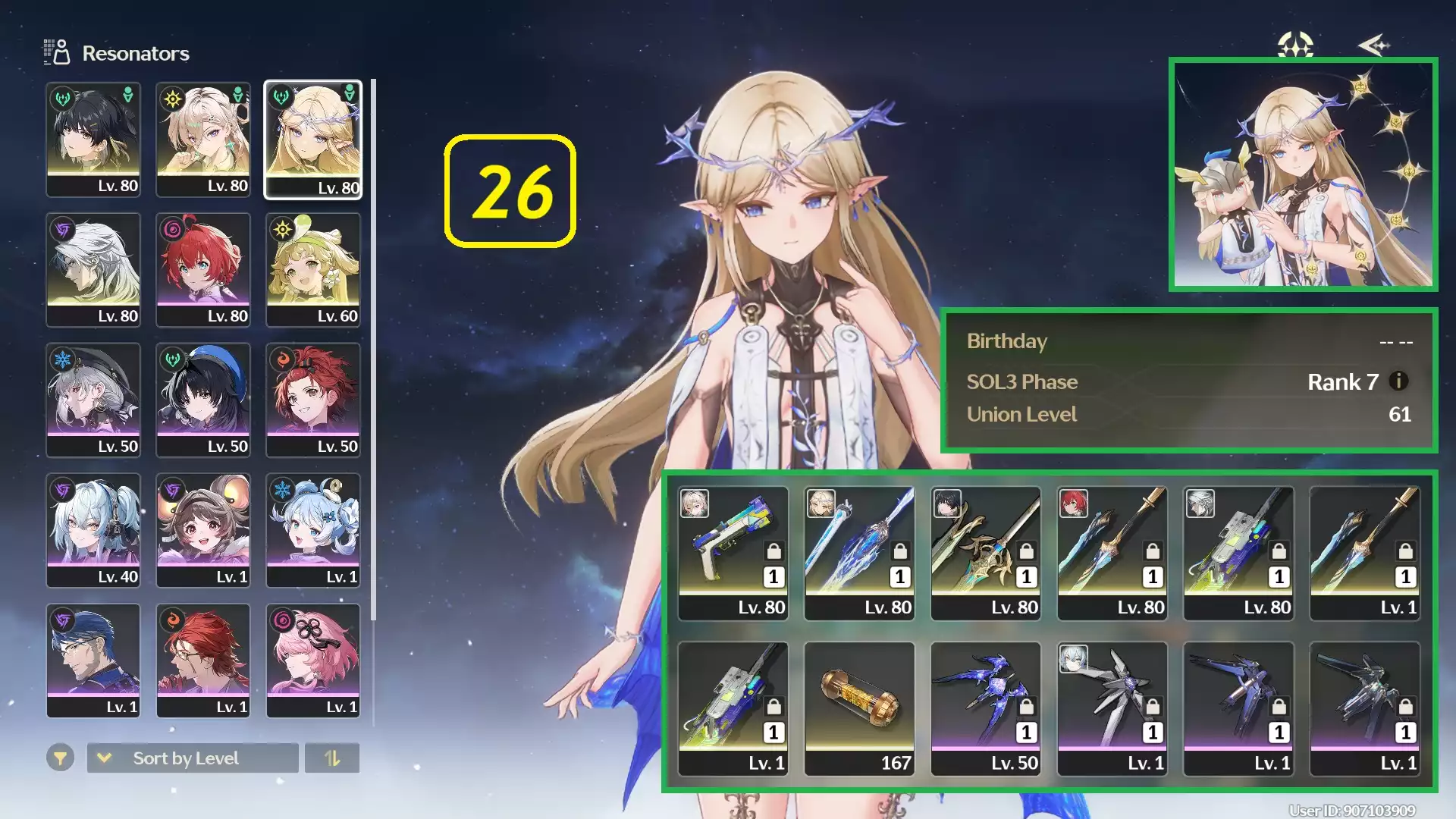Select the pistol weapon at Lv. 80
1456x819 pixels.
[733, 554]
